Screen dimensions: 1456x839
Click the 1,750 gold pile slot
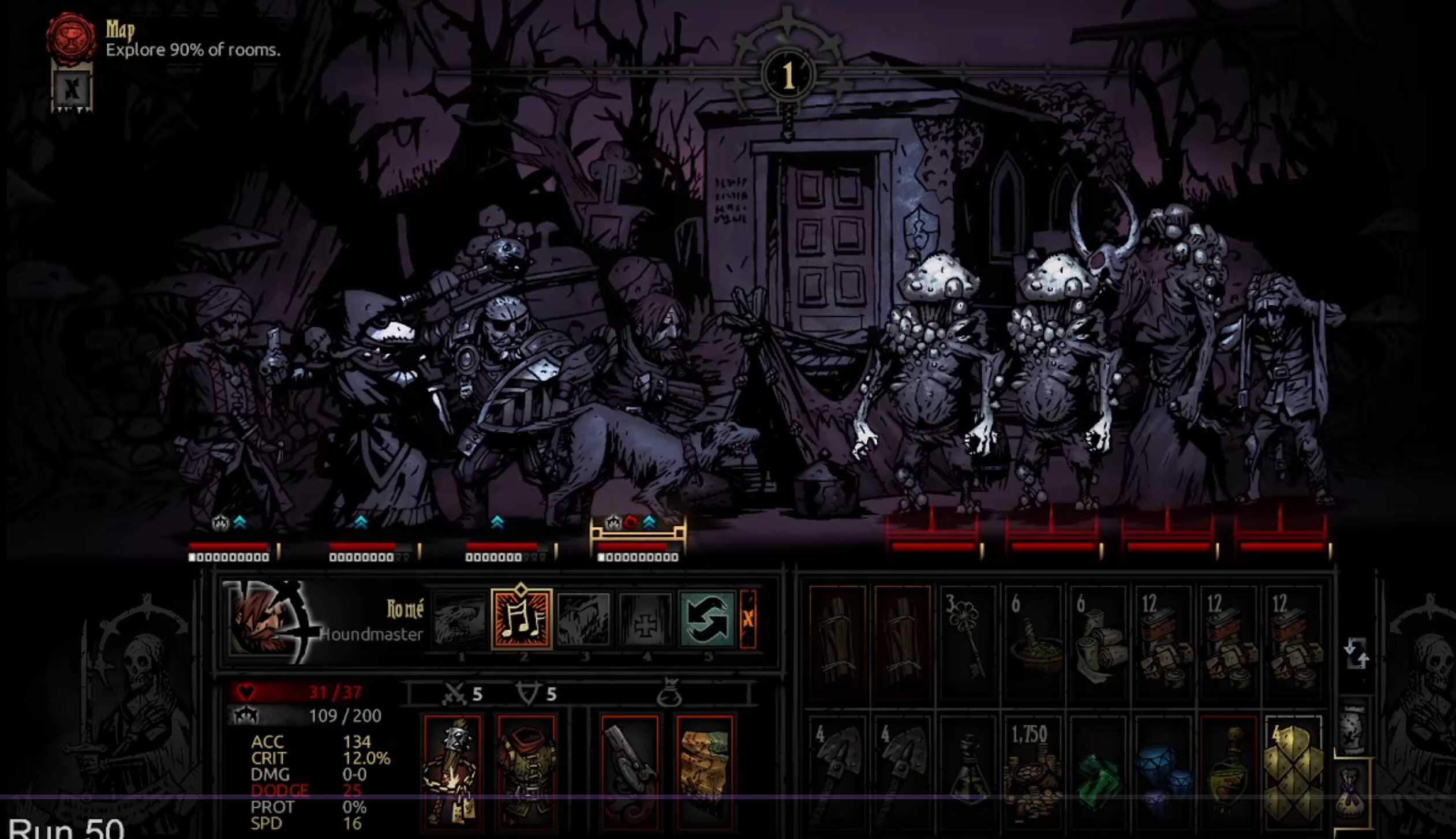tap(1033, 770)
